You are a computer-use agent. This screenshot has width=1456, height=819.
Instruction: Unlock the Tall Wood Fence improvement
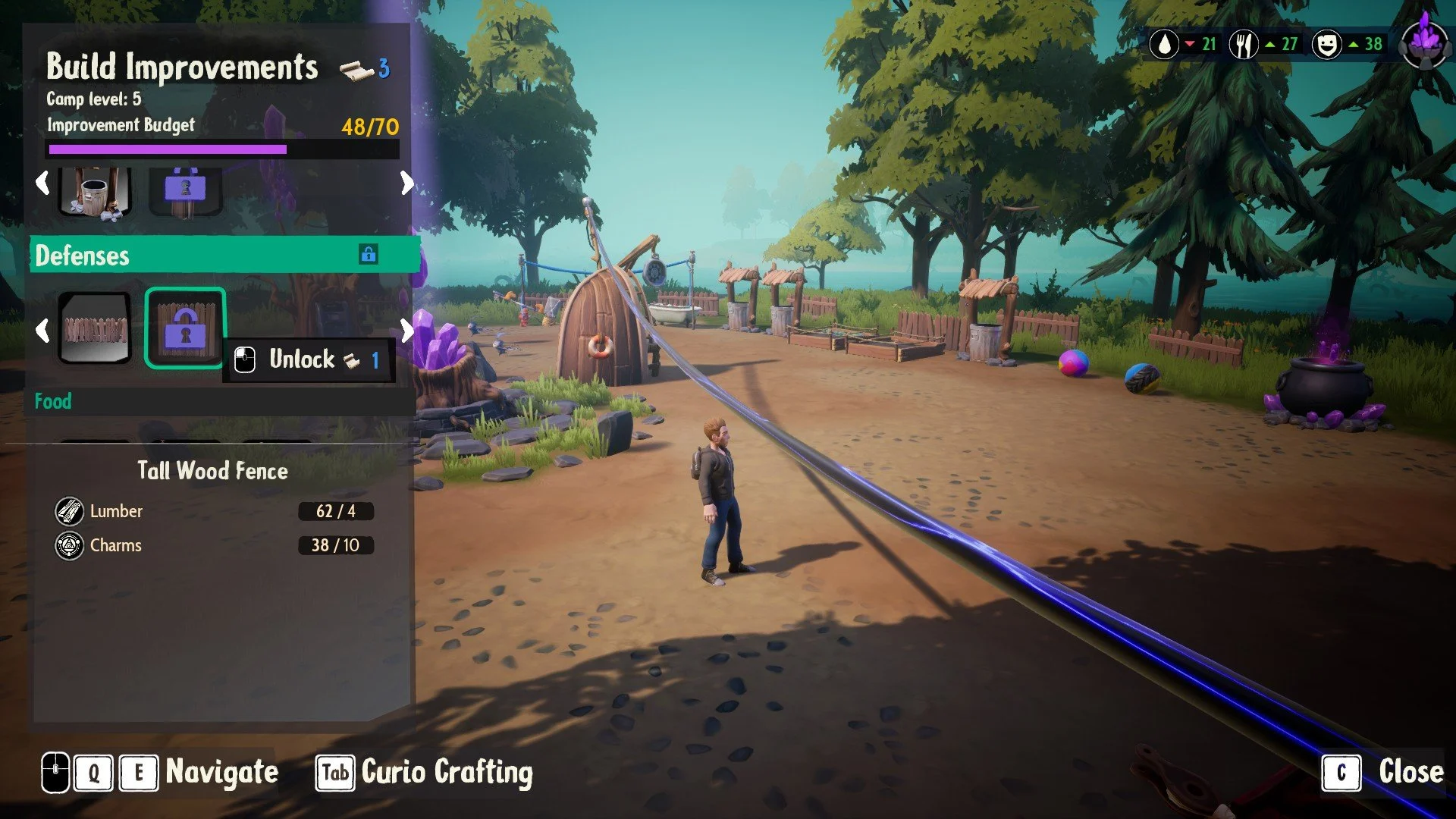point(309,359)
